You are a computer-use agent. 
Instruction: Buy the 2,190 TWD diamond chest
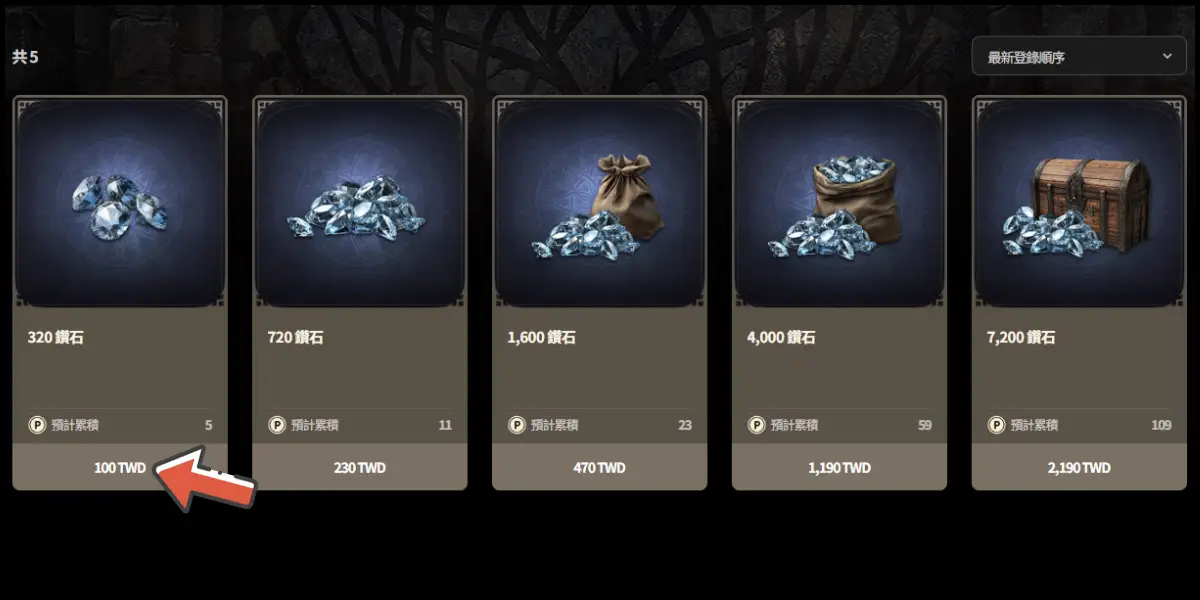1080,467
